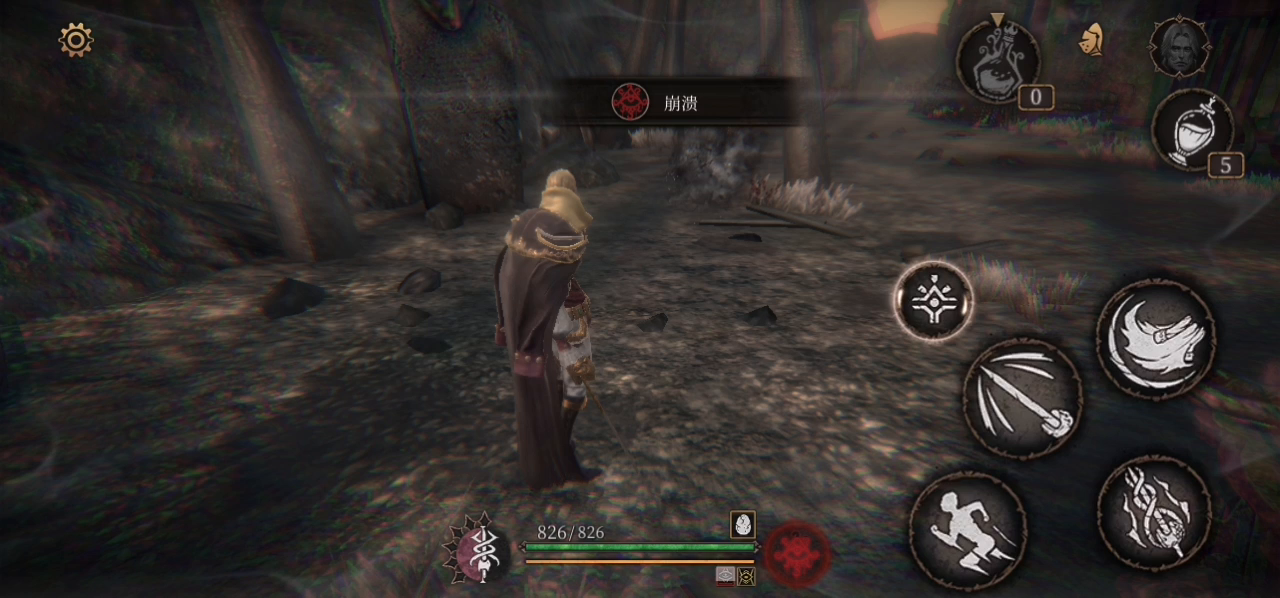Use the serpent staff skill button
The image size is (1280, 598).
[x=1154, y=513]
